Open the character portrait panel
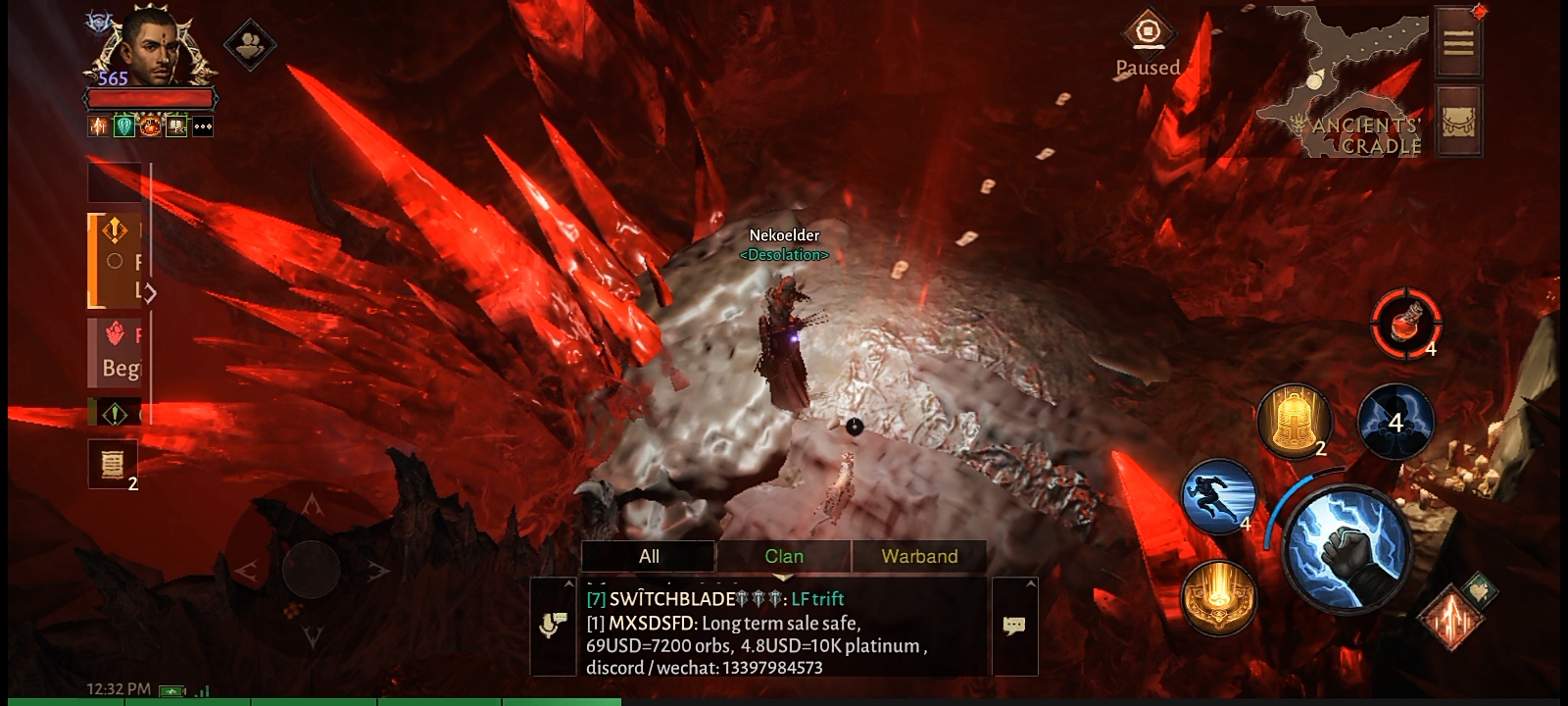This screenshot has height=706, width=1568. click(x=150, y=49)
